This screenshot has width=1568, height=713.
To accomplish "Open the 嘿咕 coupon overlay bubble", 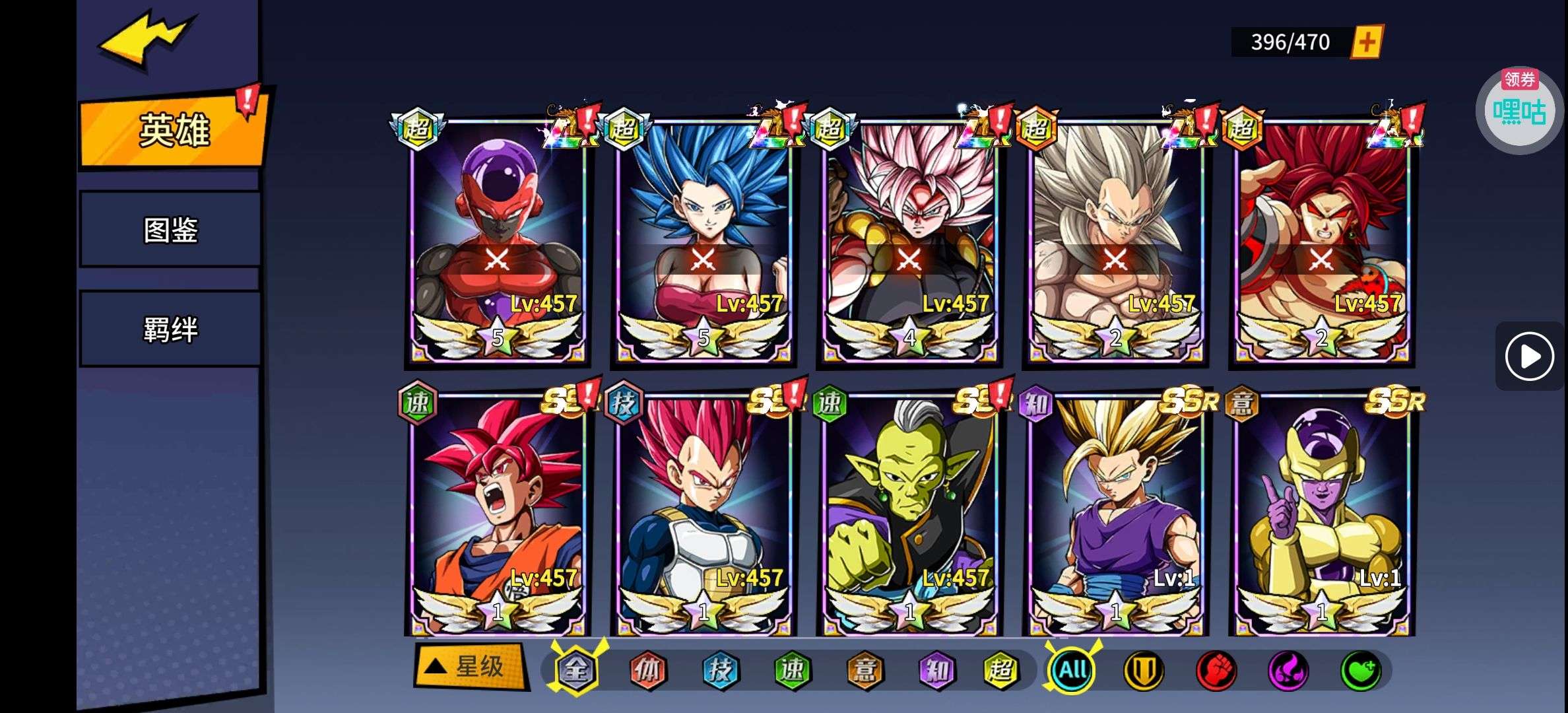I will point(1519,111).
